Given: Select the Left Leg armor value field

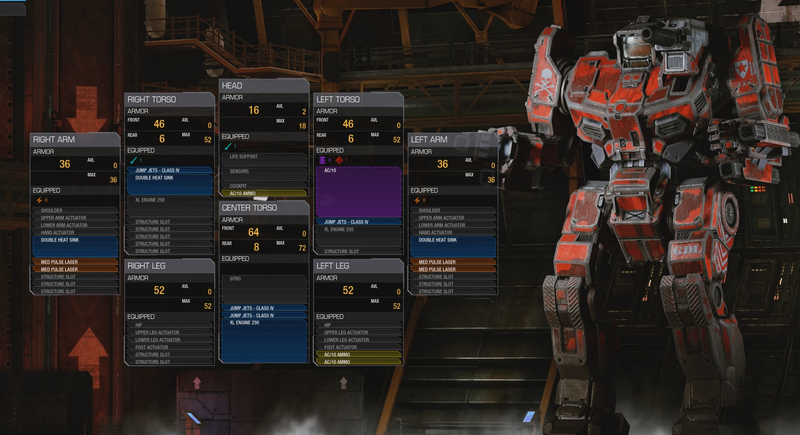Looking at the screenshot, I should click(x=349, y=290).
